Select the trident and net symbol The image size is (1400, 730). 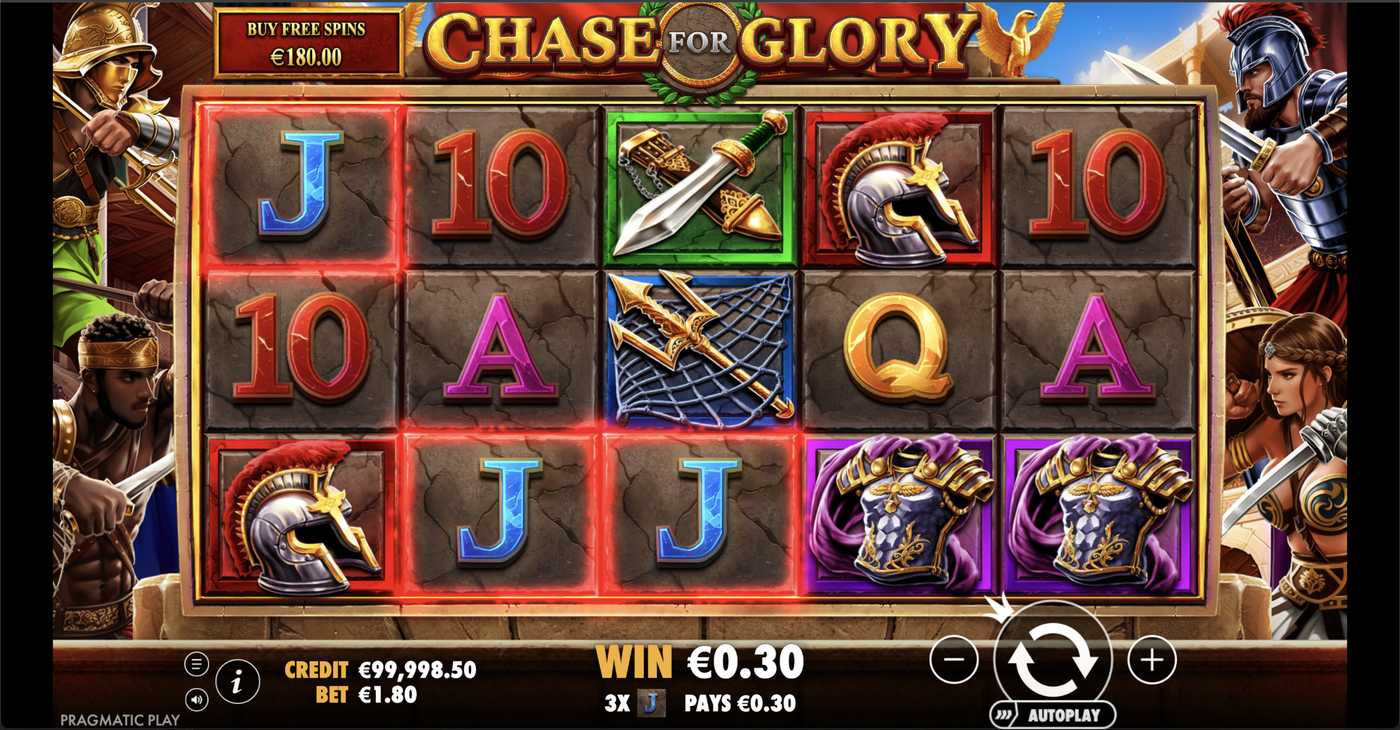pos(697,352)
